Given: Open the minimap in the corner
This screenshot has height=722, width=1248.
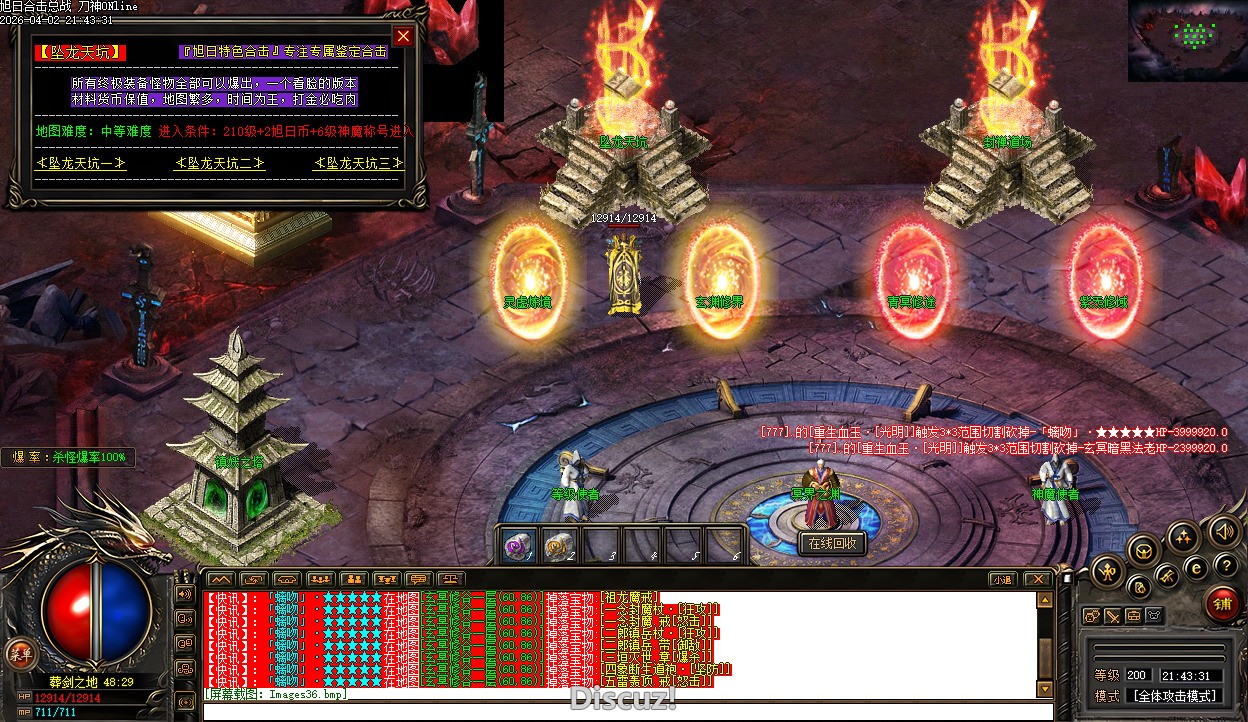Looking at the screenshot, I should [x=1187, y=40].
